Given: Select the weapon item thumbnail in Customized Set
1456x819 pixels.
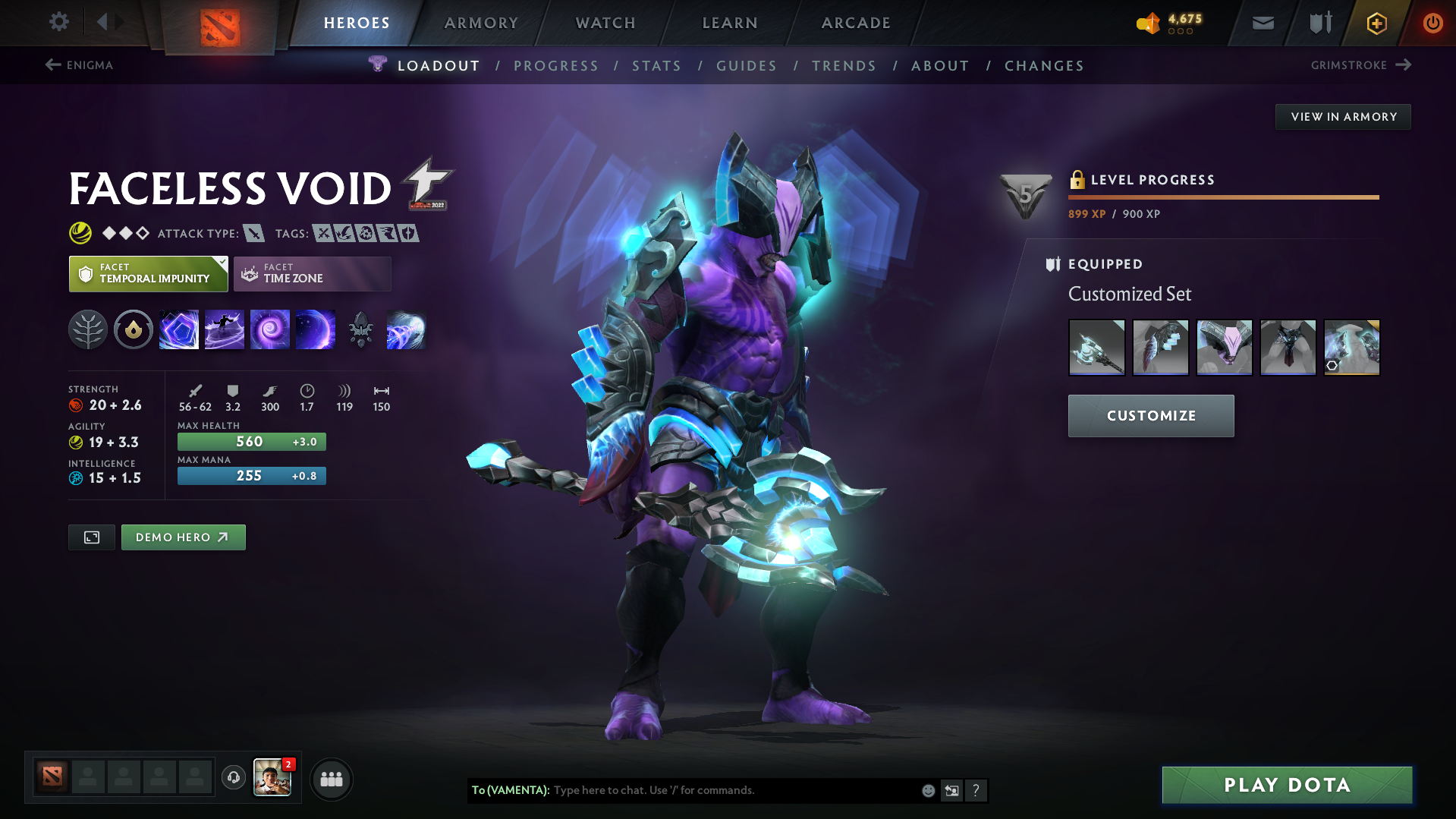Looking at the screenshot, I should [x=1096, y=347].
